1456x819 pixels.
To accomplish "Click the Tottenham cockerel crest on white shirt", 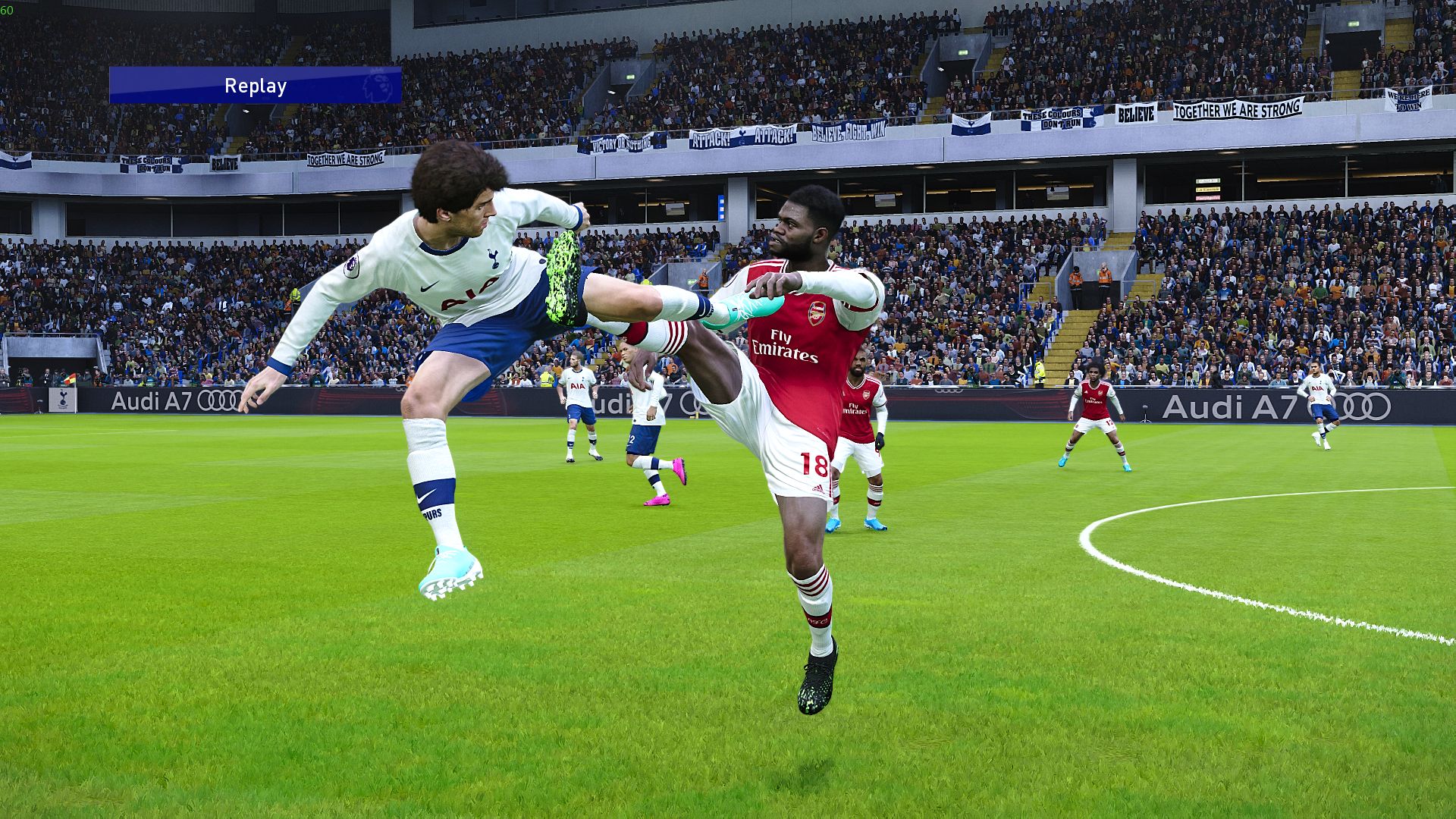I will click(x=493, y=258).
